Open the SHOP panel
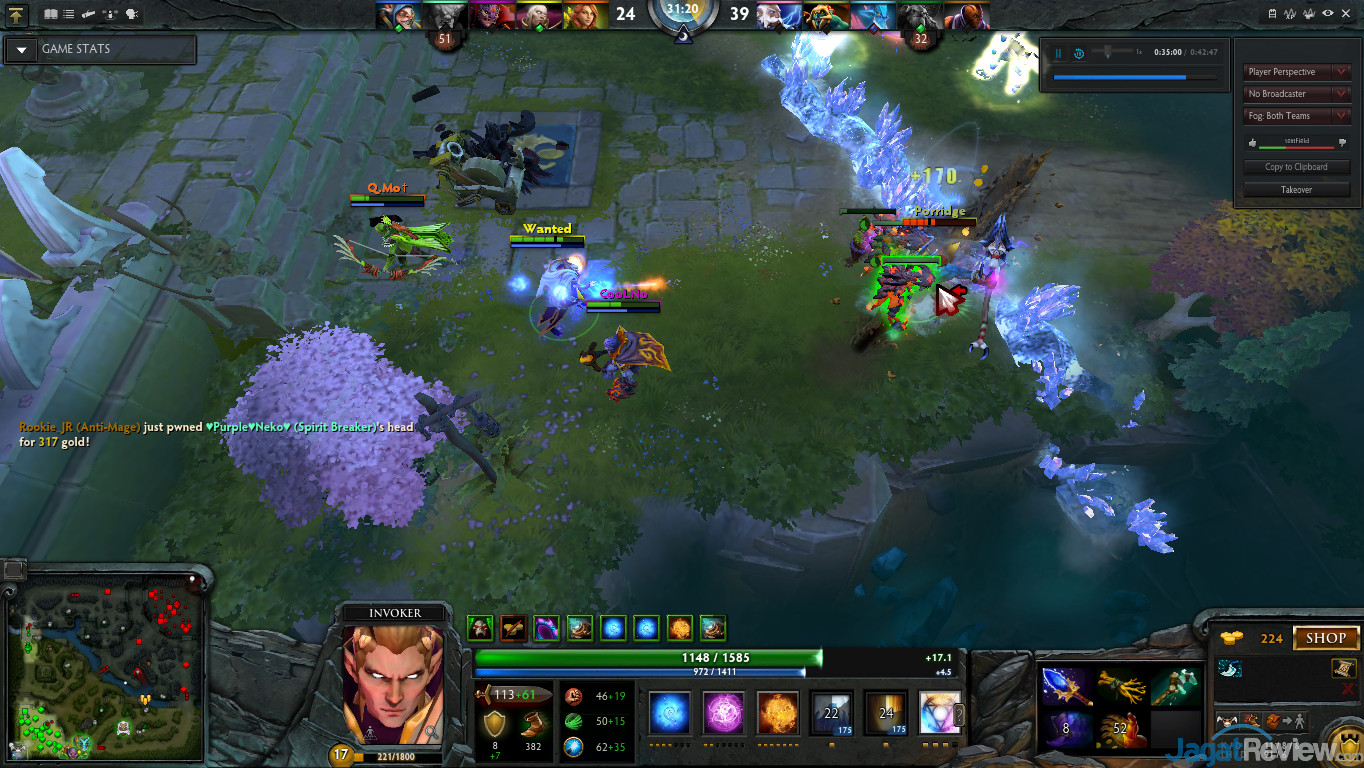The height and width of the screenshot is (768, 1364). pyautogui.click(x=1325, y=638)
